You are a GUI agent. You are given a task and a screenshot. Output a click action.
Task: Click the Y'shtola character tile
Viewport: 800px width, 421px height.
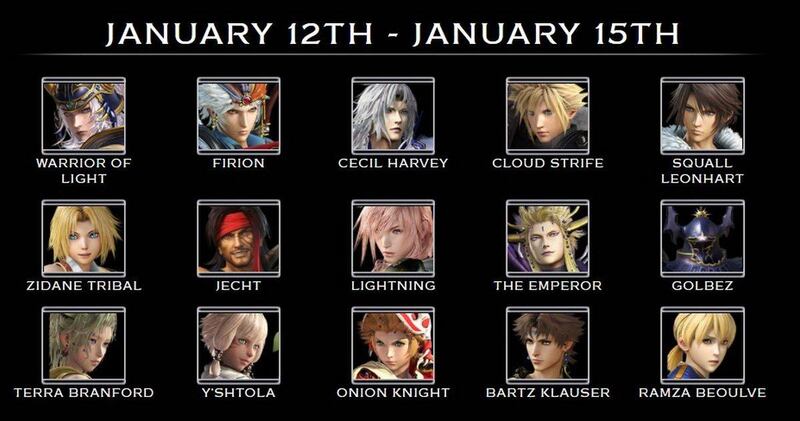[238, 346]
